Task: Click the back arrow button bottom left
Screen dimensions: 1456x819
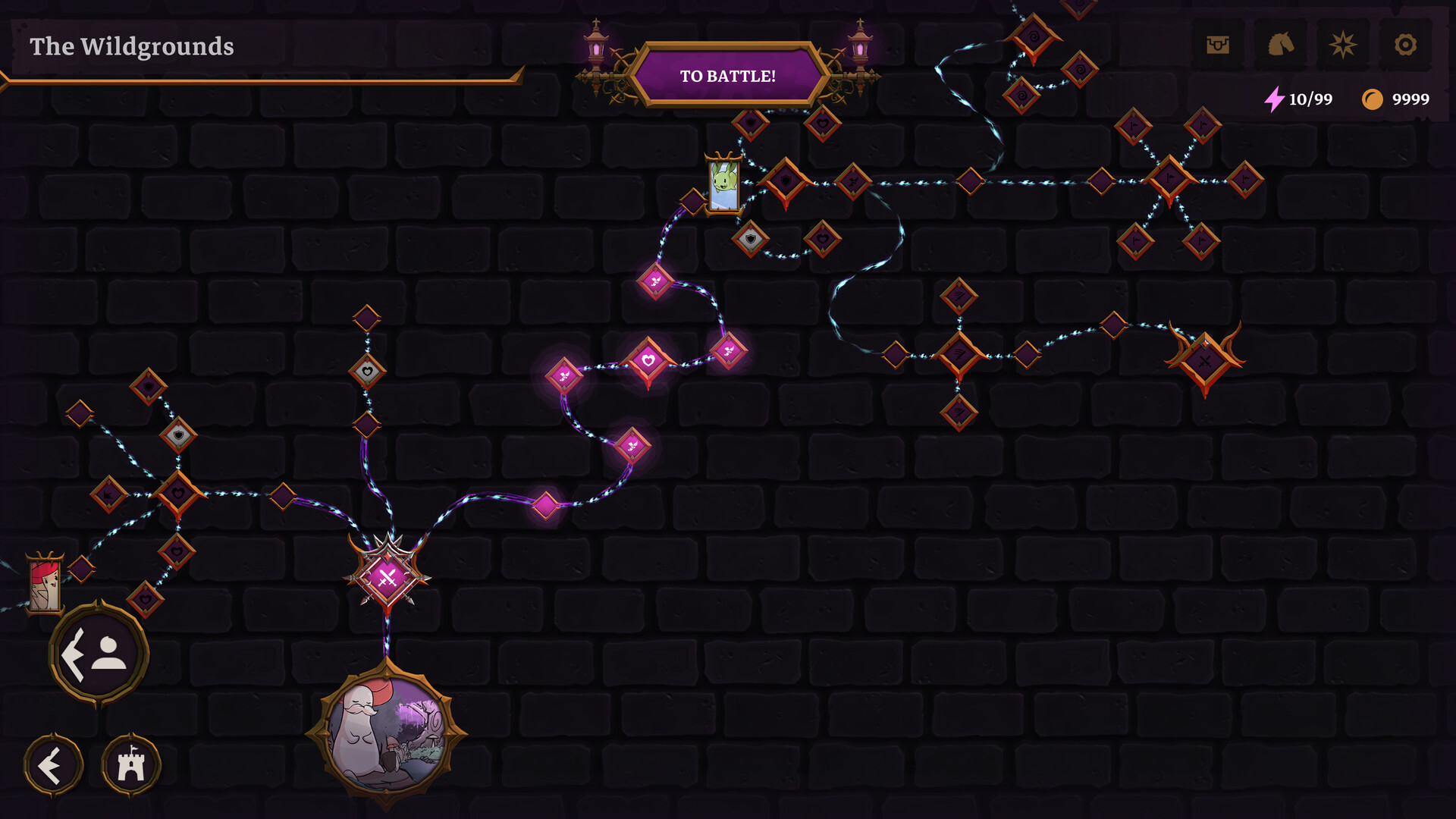Action: click(x=53, y=764)
